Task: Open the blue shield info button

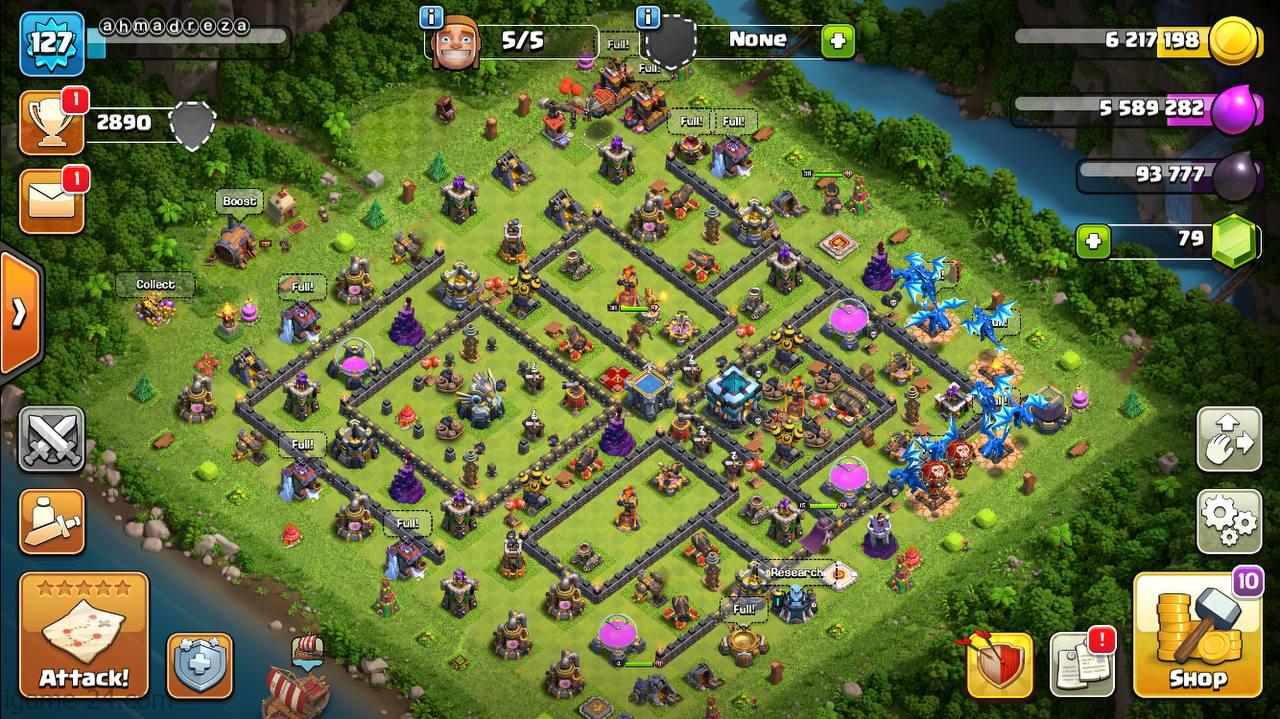Action: pos(199,665)
